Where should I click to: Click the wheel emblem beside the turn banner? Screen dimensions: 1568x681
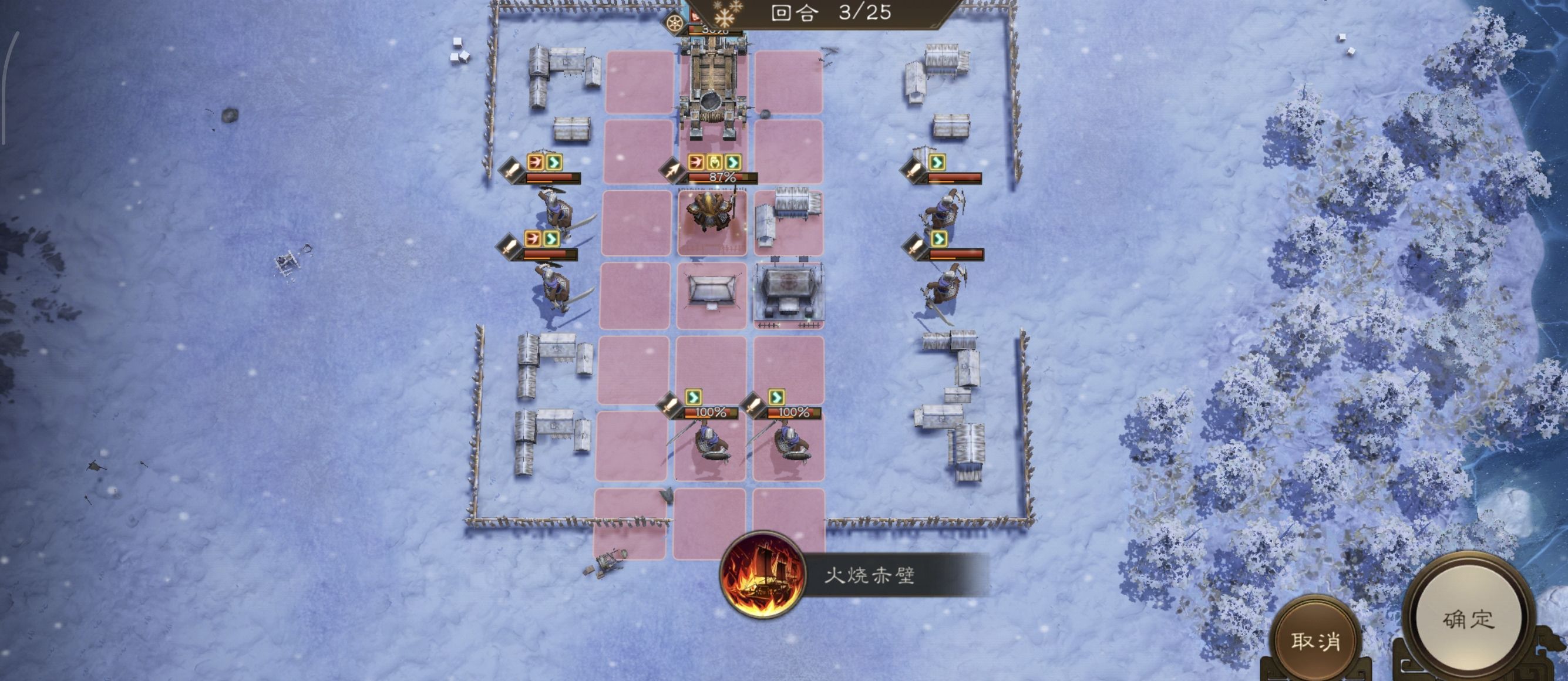tap(675, 22)
